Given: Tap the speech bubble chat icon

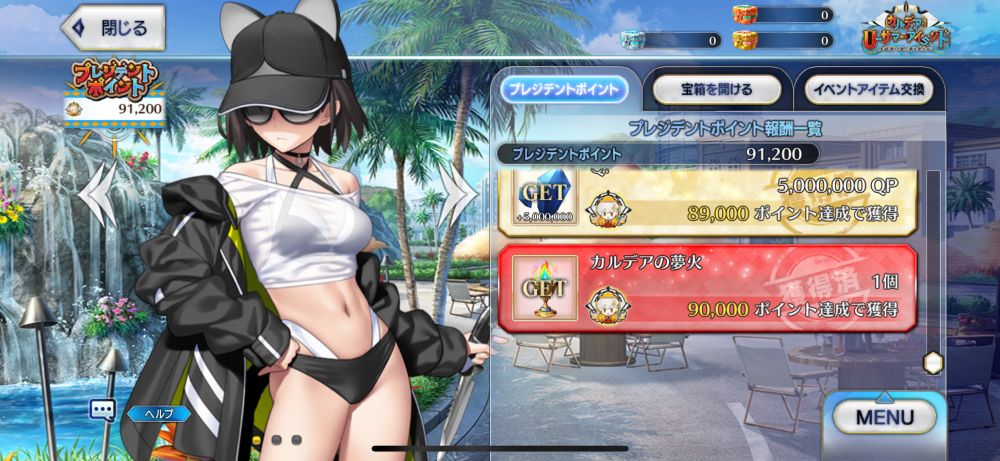Looking at the screenshot, I should coord(102,409).
